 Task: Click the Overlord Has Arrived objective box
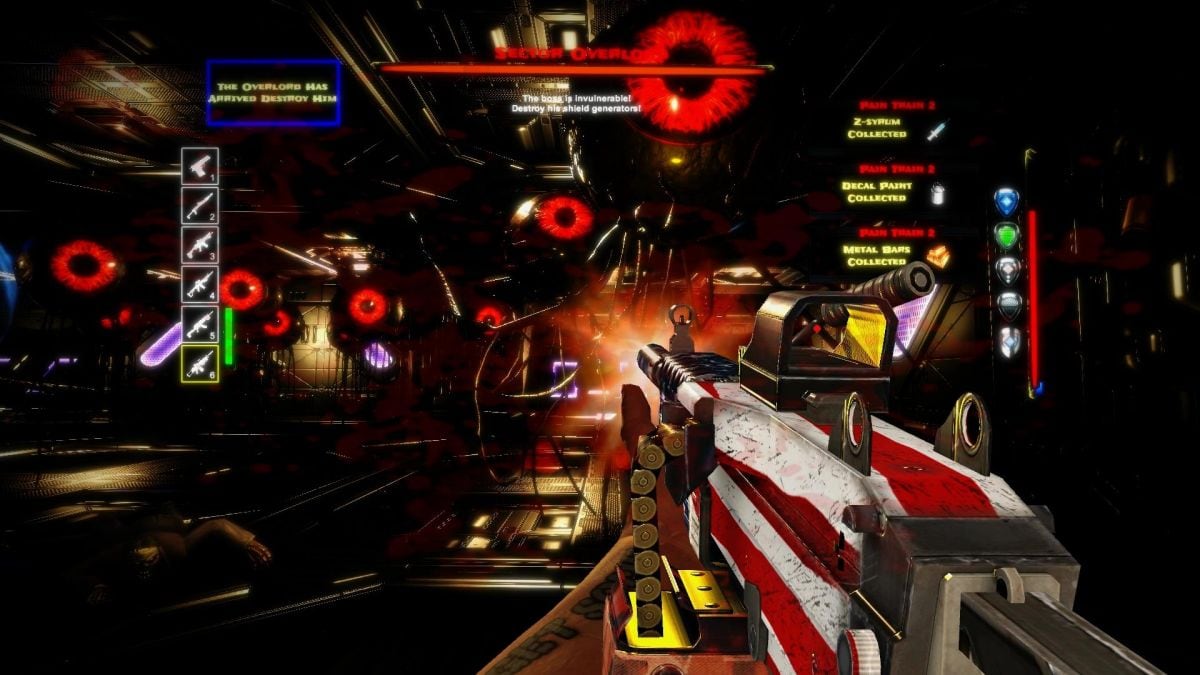coord(273,93)
